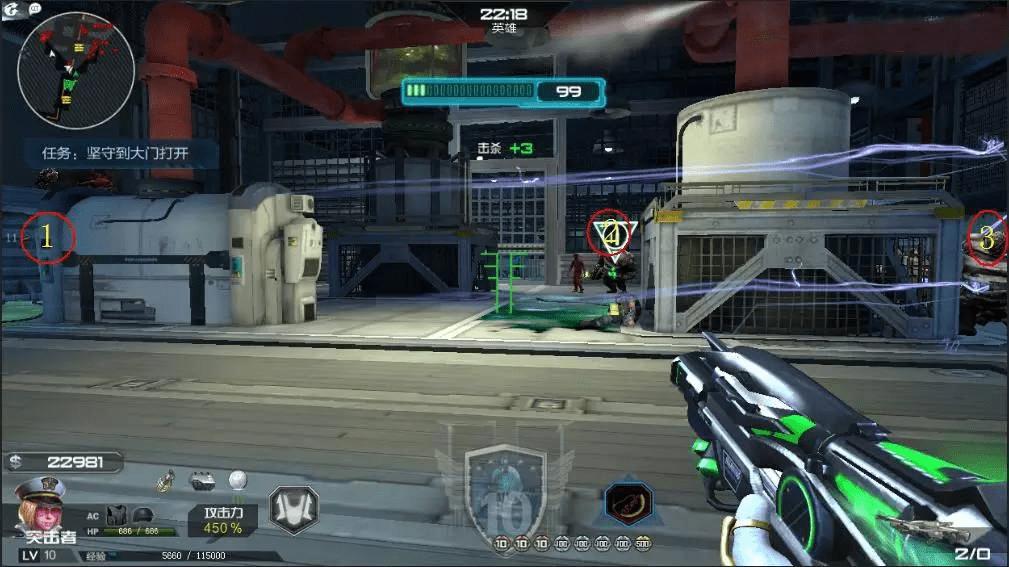The height and width of the screenshot is (567, 1009).
Task: Click the Tencent game logo icon
Action: pos(12,9)
